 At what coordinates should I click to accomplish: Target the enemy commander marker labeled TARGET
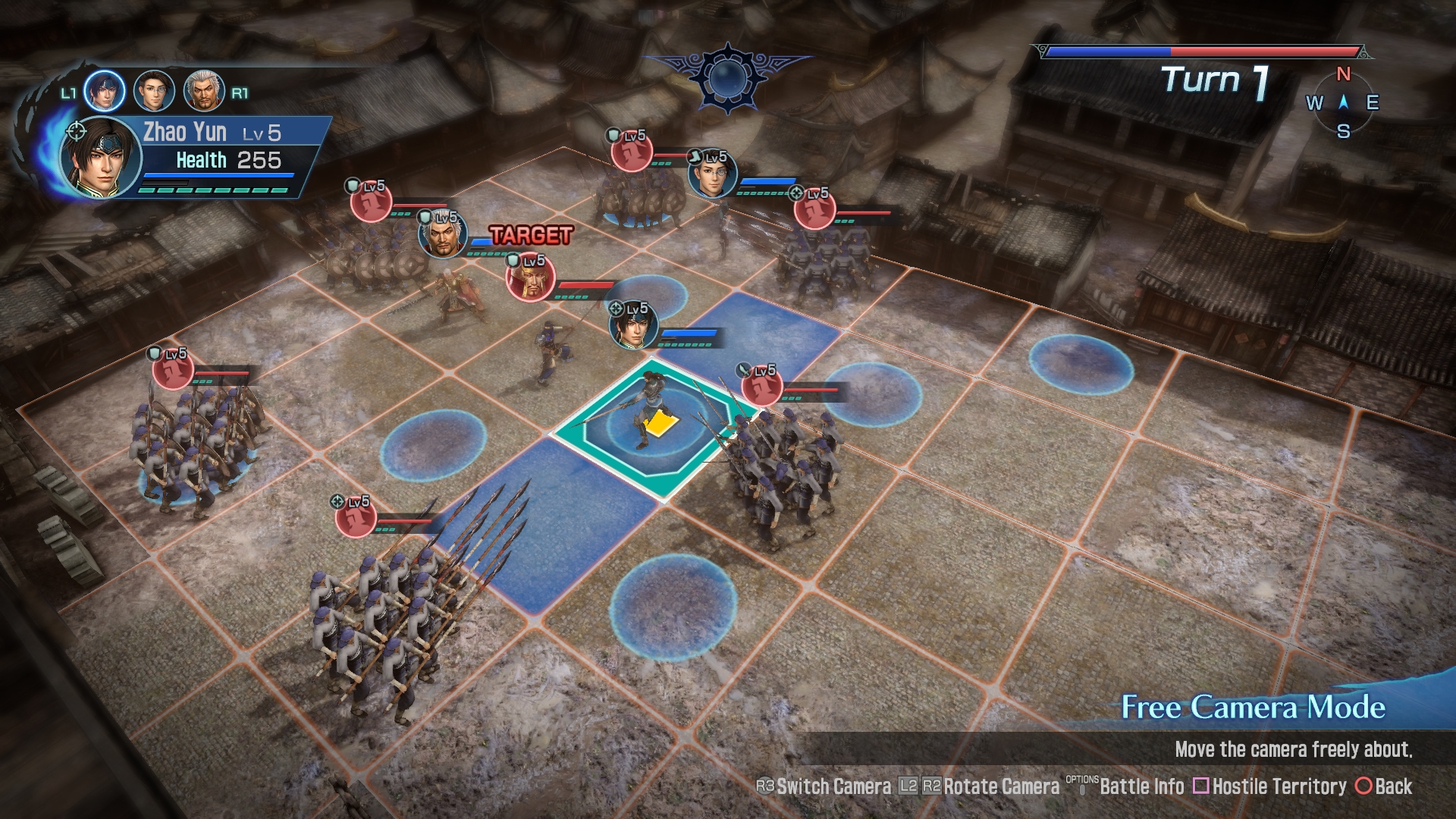tap(530, 278)
